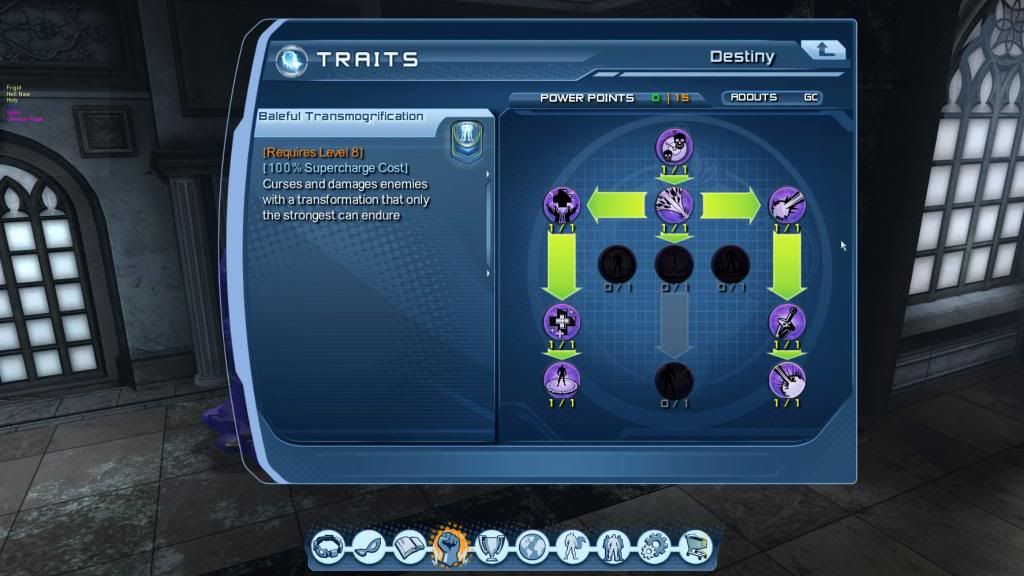Click the Baleful Transmogrification shield icon
1024x576 pixels.
pos(467,139)
